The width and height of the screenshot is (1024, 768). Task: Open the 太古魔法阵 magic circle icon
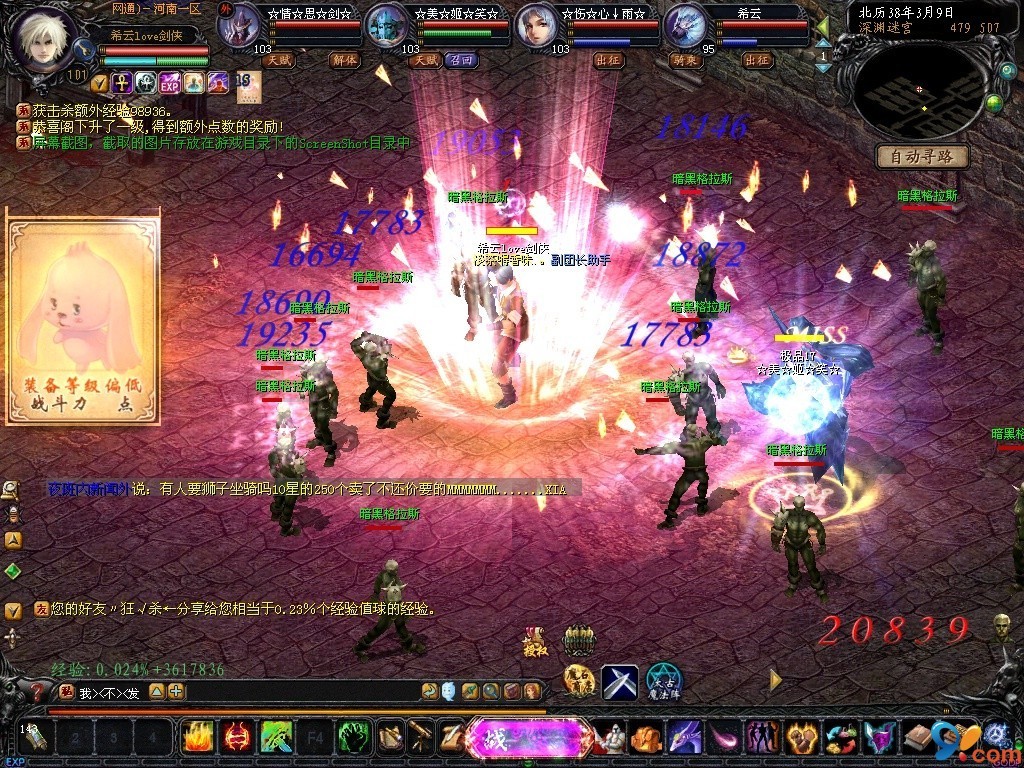pos(662,681)
